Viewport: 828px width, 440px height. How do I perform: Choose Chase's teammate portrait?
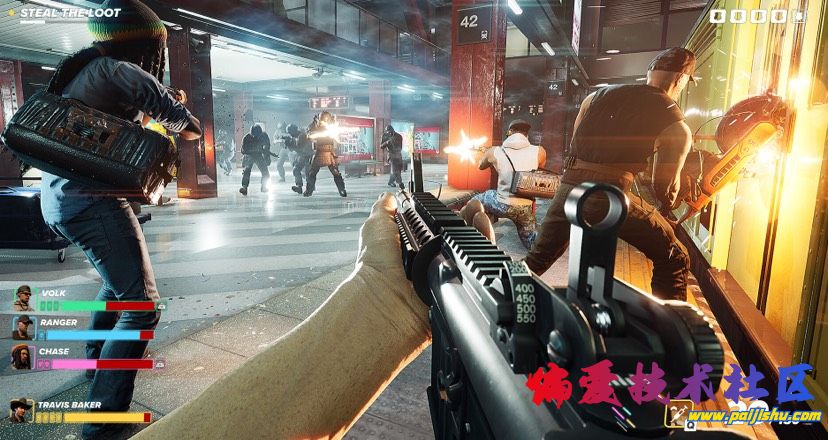23,356
